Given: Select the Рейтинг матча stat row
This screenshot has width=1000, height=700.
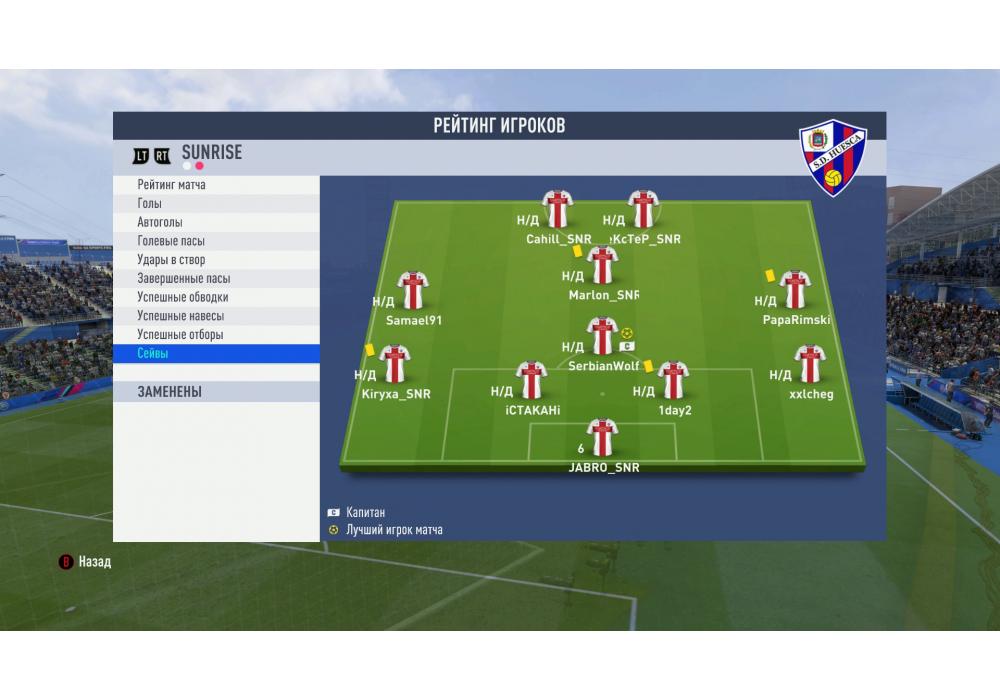Looking at the screenshot, I should 216,185.
